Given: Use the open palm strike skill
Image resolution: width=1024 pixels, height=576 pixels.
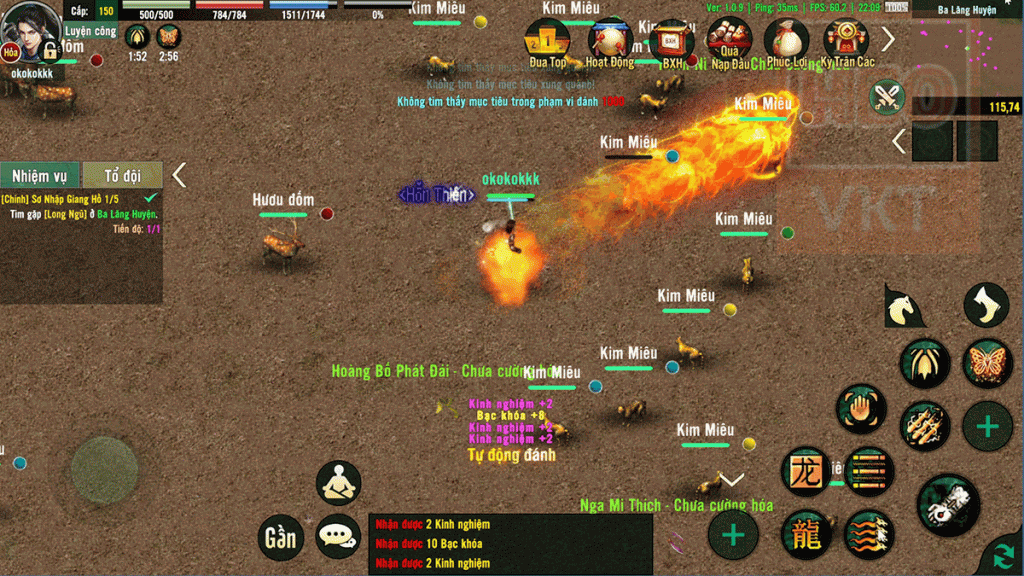Looking at the screenshot, I should point(860,409).
